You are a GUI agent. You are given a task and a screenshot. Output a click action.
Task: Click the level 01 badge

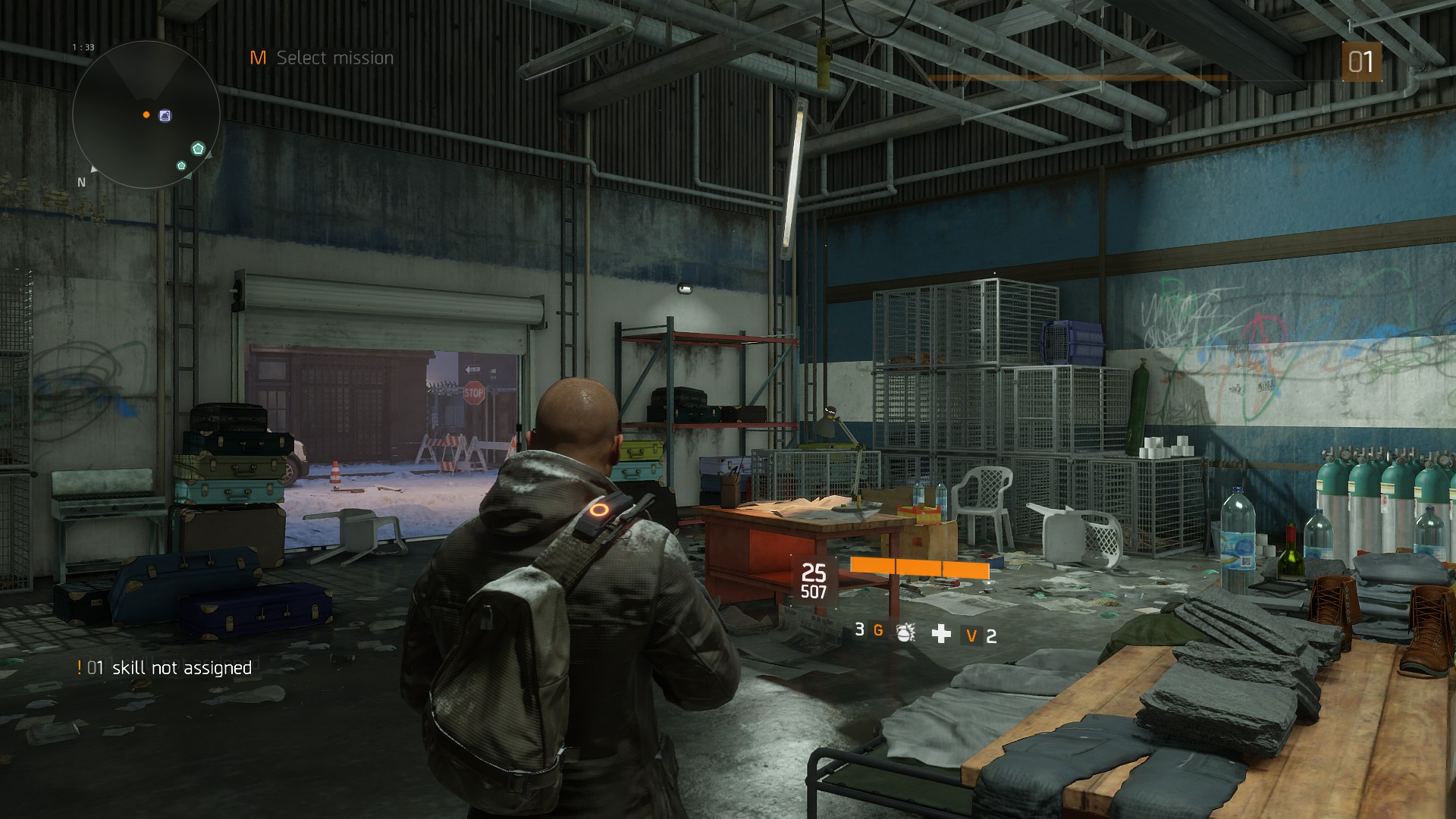pyautogui.click(x=1361, y=62)
